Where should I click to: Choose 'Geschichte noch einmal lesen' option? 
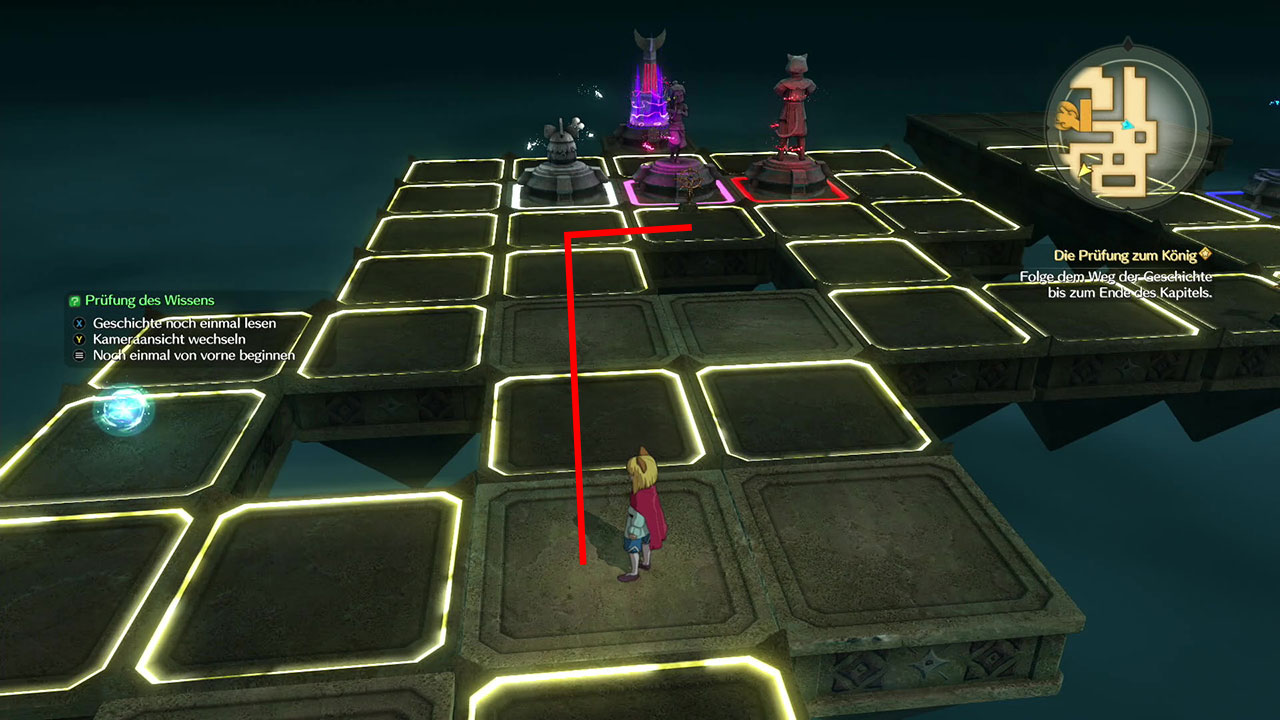[184, 323]
